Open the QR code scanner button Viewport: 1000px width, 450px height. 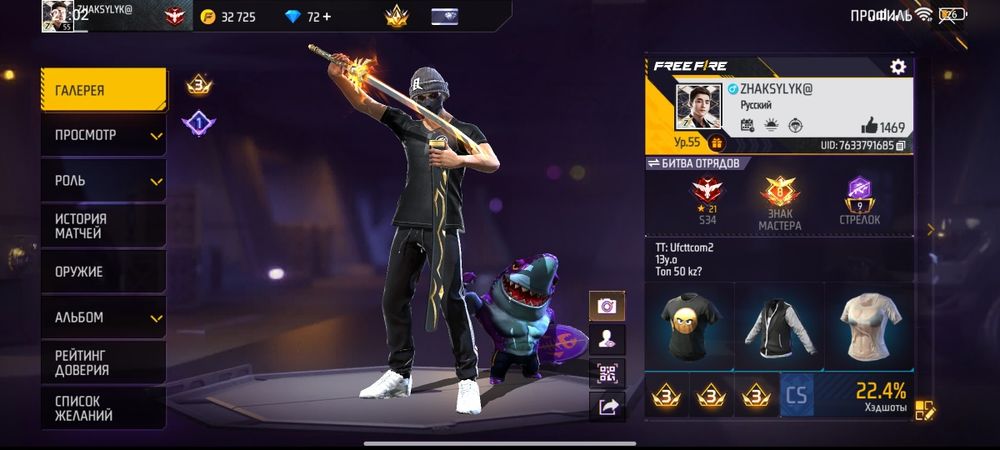tap(606, 372)
